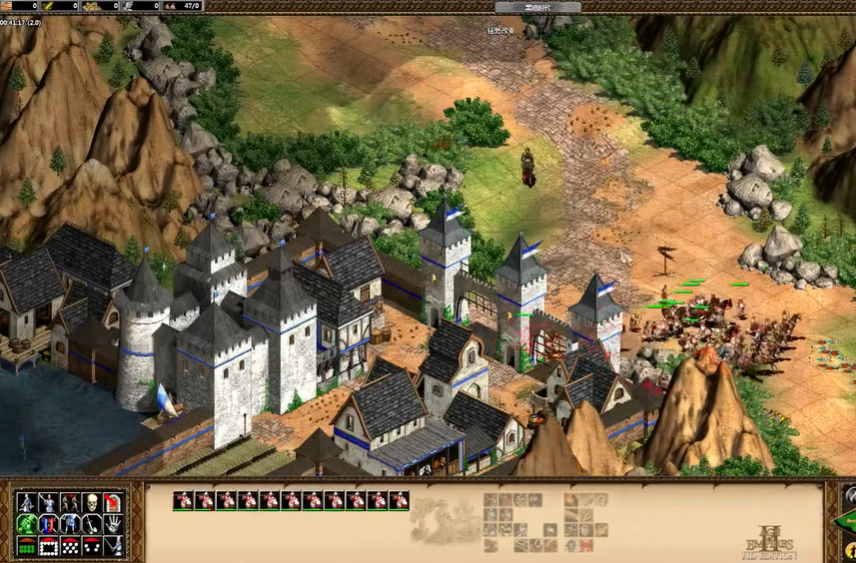The height and width of the screenshot is (563, 856).
Task: Click the red arrow garrison icon
Action: click(113, 502)
